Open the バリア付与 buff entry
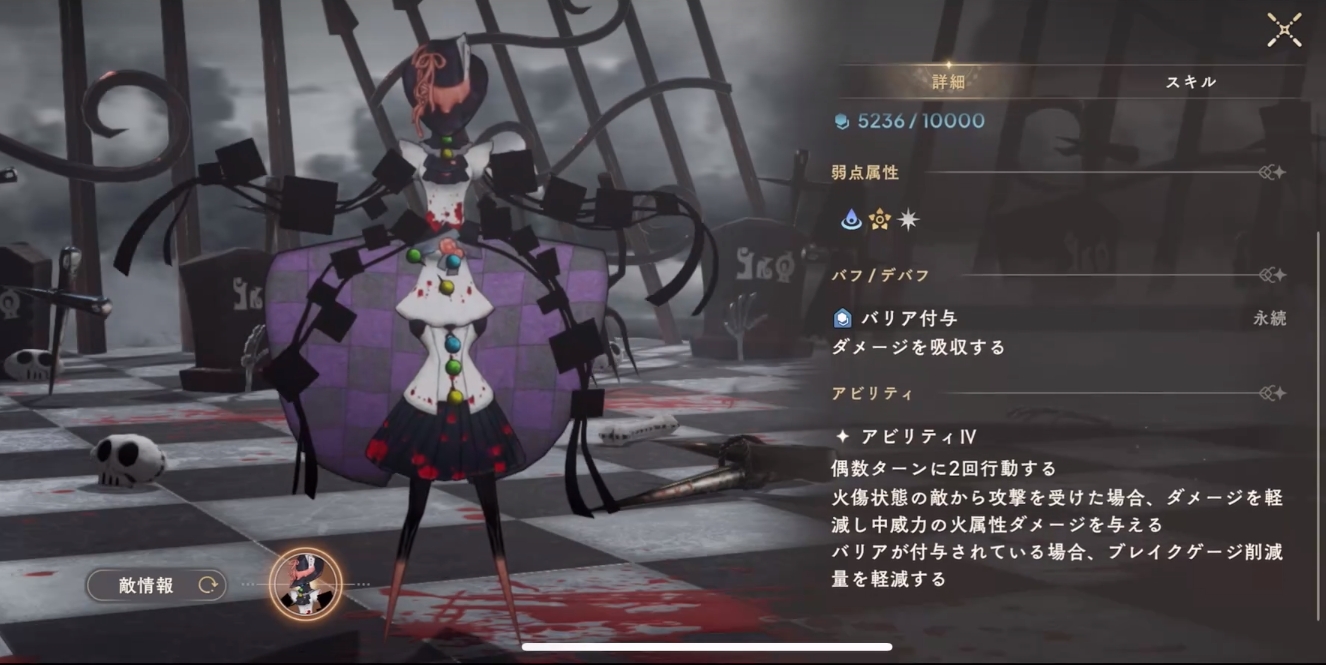Image resolution: width=1326 pixels, height=665 pixels. click(908, 319)
